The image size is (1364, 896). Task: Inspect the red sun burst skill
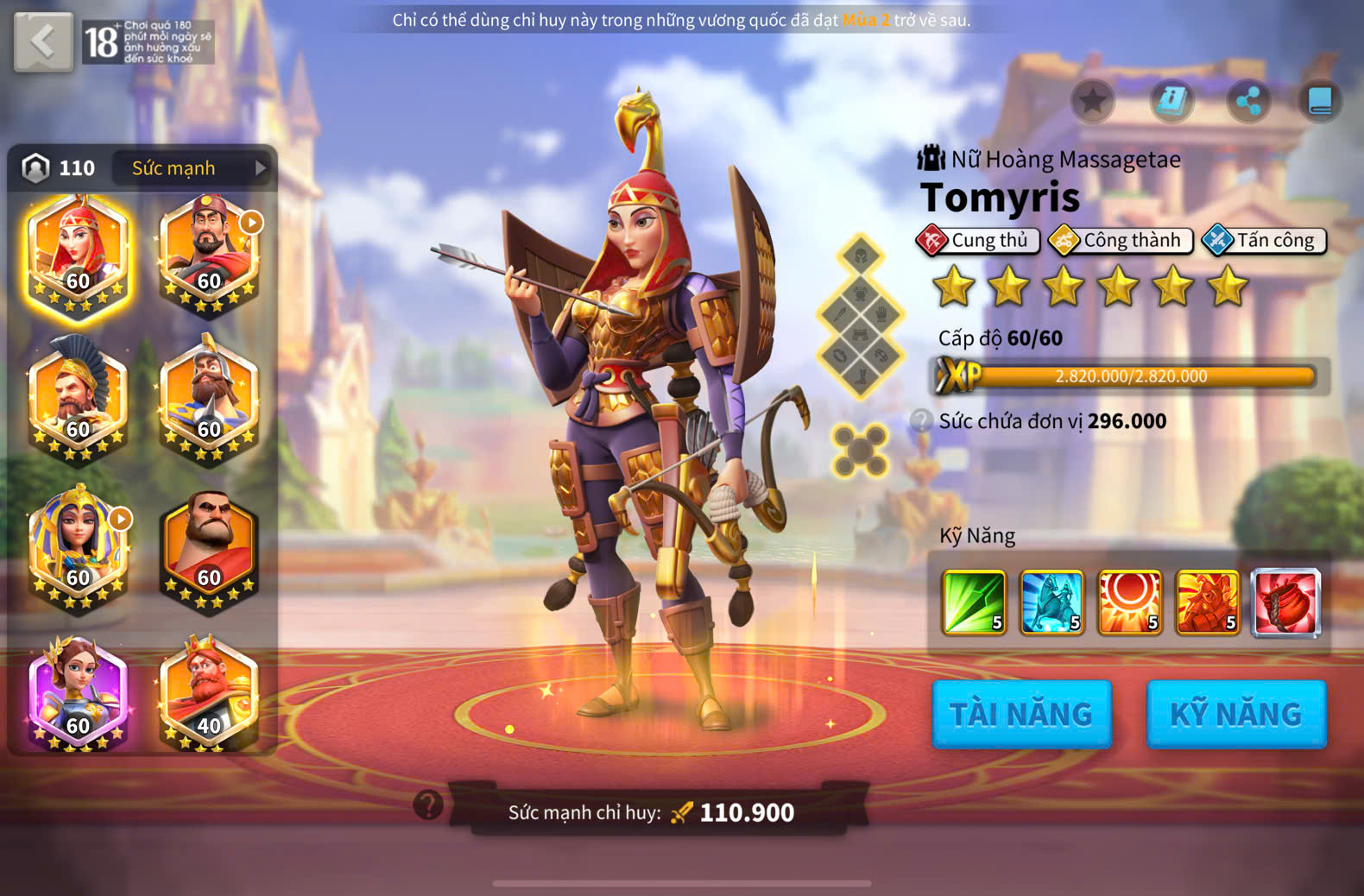point(1129,602)
